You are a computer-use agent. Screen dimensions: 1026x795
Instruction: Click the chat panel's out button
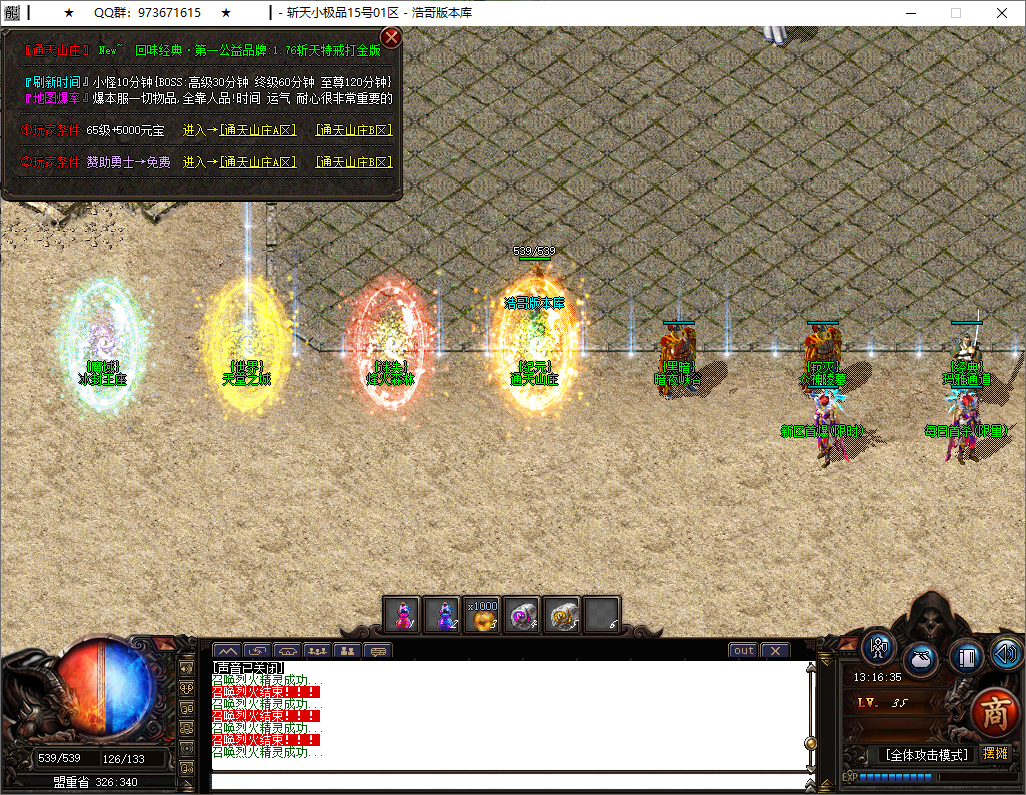(743, 650)
